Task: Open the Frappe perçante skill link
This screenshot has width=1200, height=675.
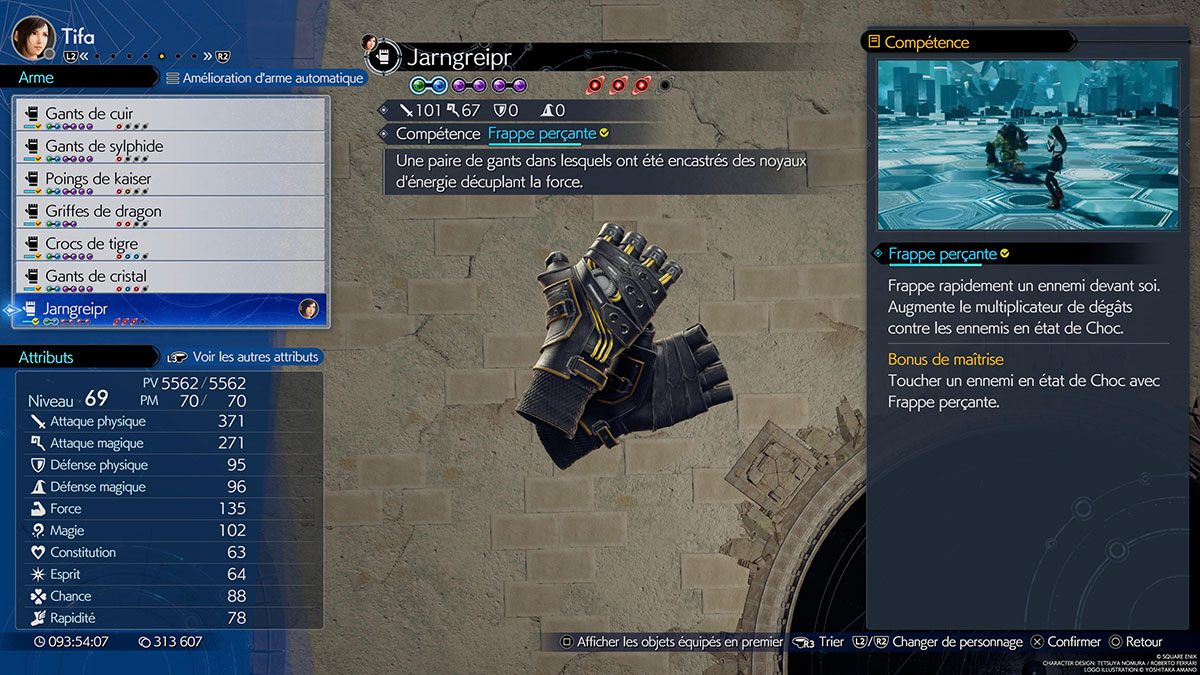Action: click(x=542, y=133)
